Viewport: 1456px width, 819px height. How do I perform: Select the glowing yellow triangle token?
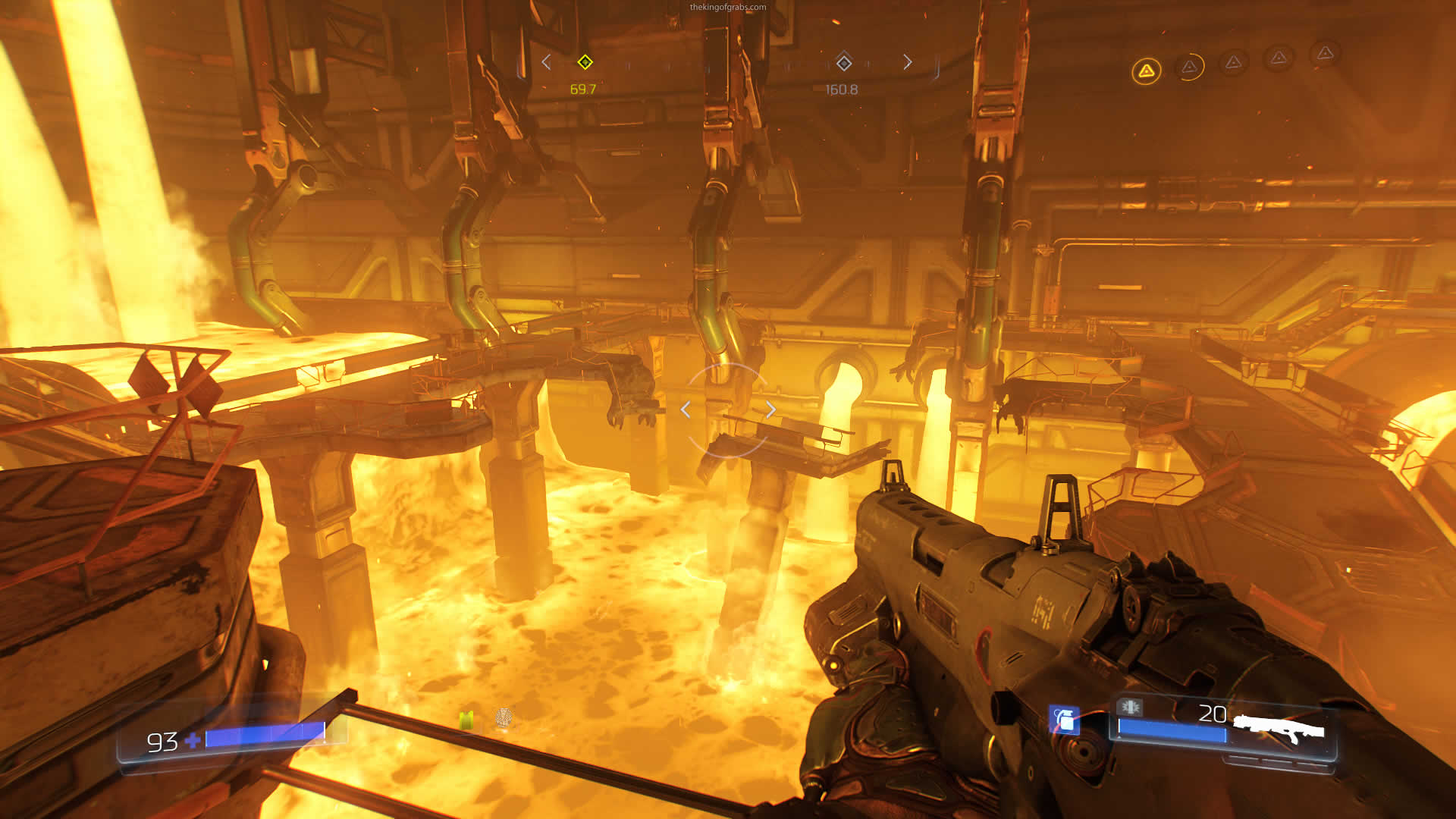1146,71
